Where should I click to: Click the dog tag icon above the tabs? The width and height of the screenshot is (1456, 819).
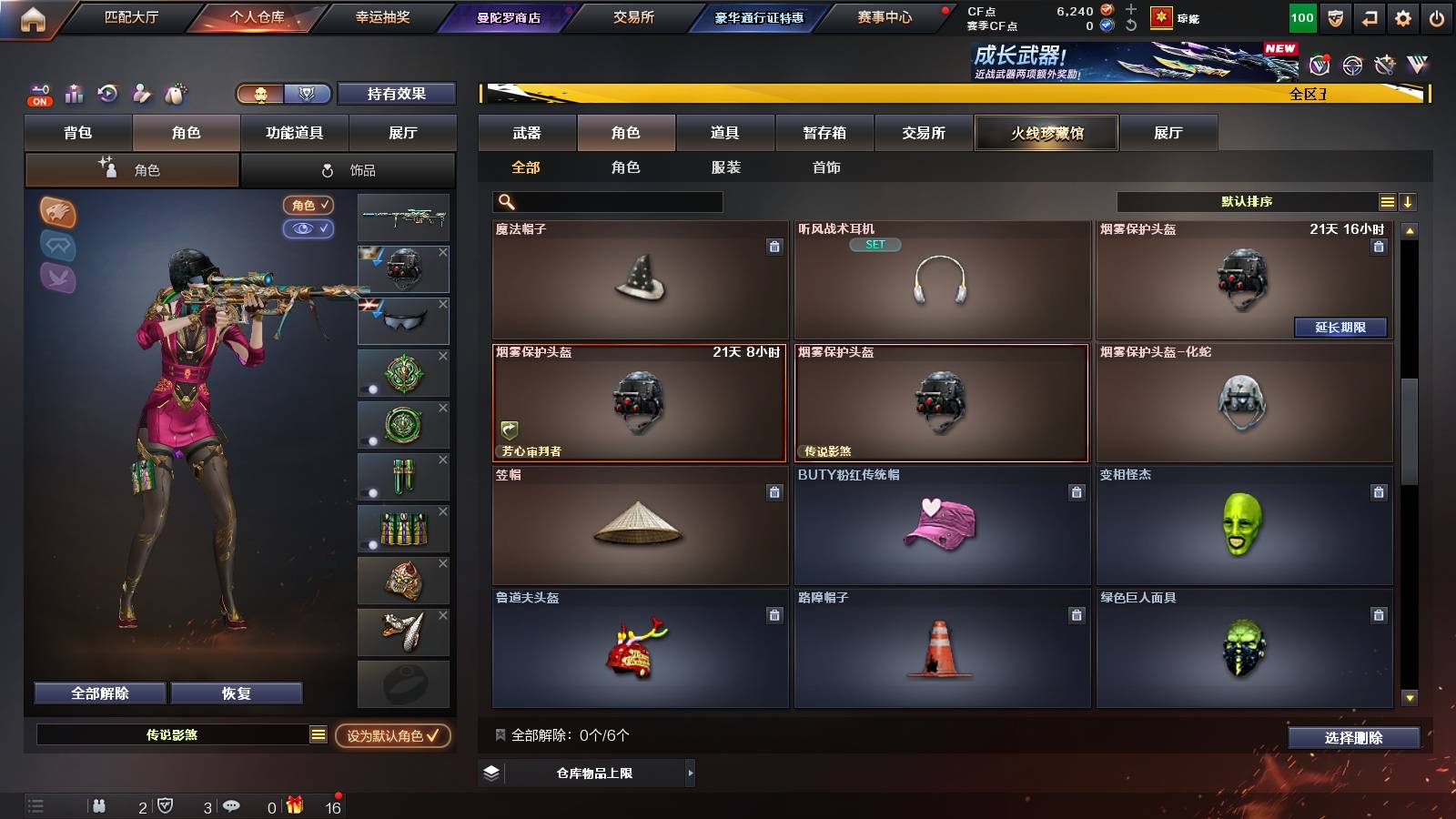174,94
